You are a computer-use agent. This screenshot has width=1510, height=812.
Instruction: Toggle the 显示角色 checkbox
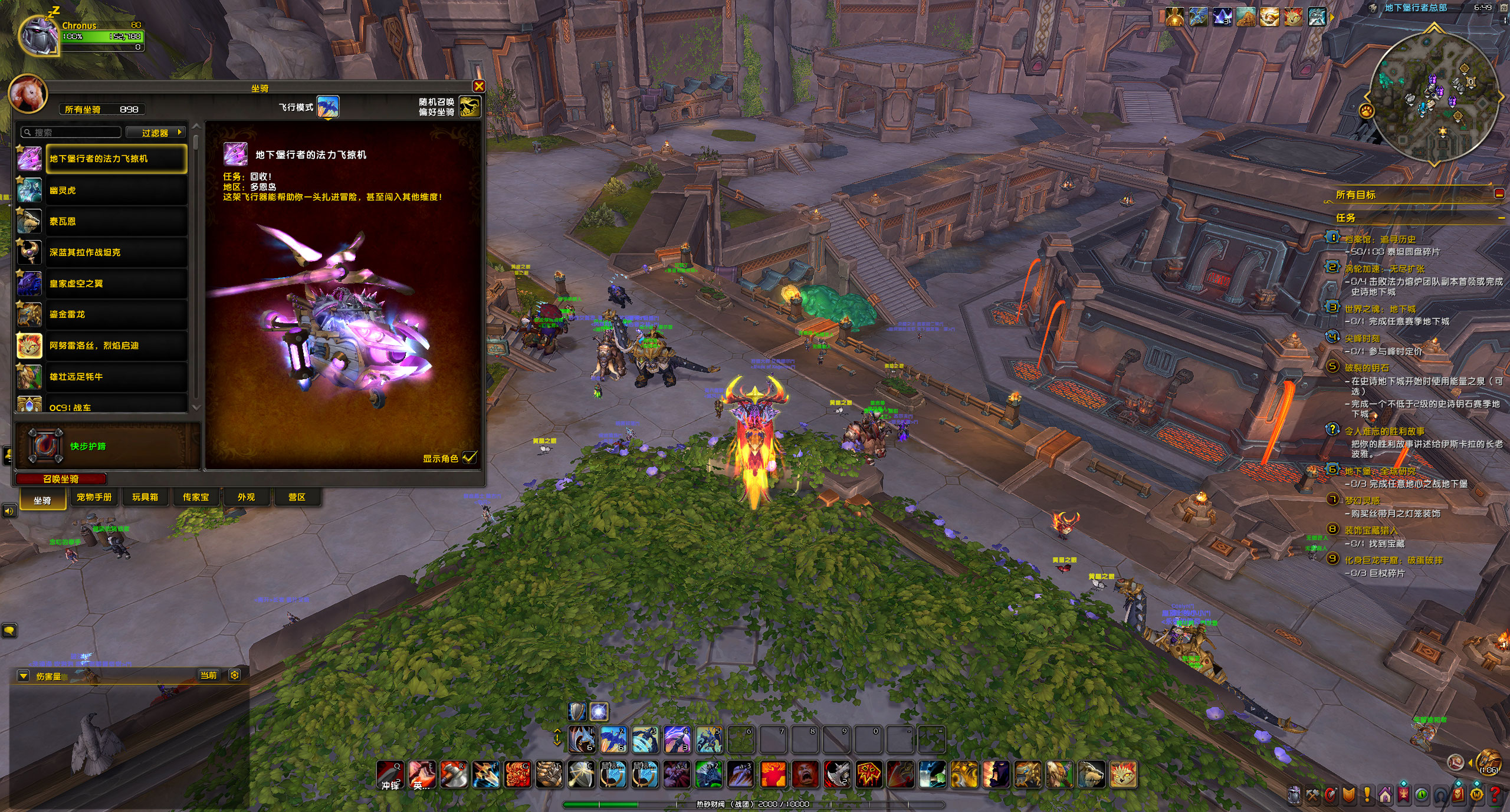pyautogui.click(x=470, y=458)
